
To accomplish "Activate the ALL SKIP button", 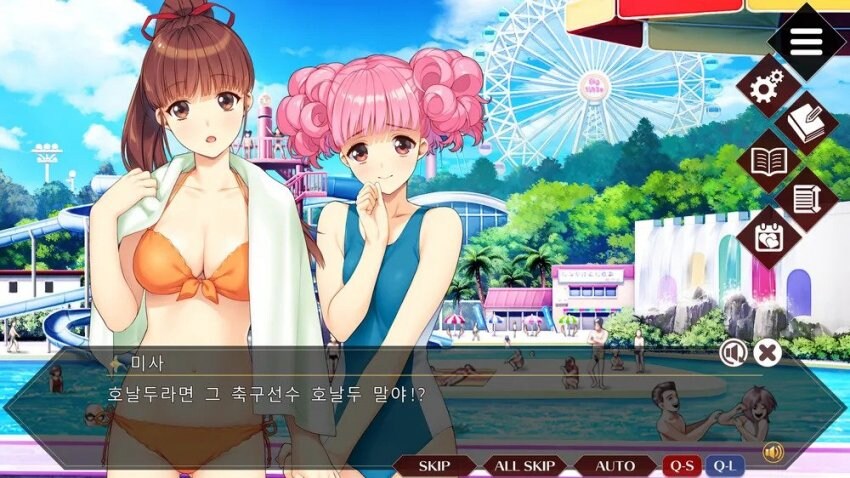I will pyautogui.click(x=525, y=465).
